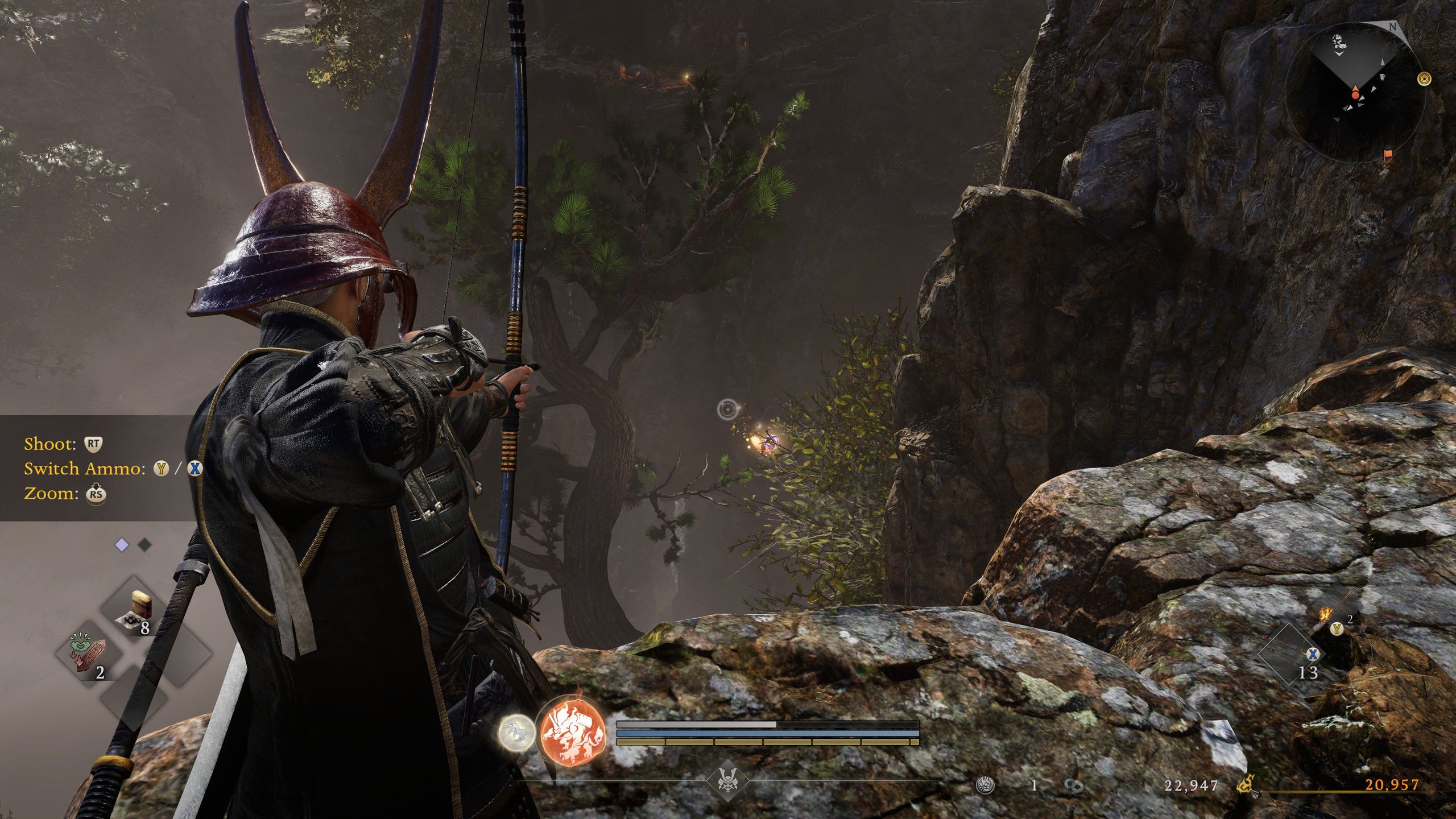Select the orange flag marker on minimap
Screen dimensions: 1456x819
(1388, 154)
